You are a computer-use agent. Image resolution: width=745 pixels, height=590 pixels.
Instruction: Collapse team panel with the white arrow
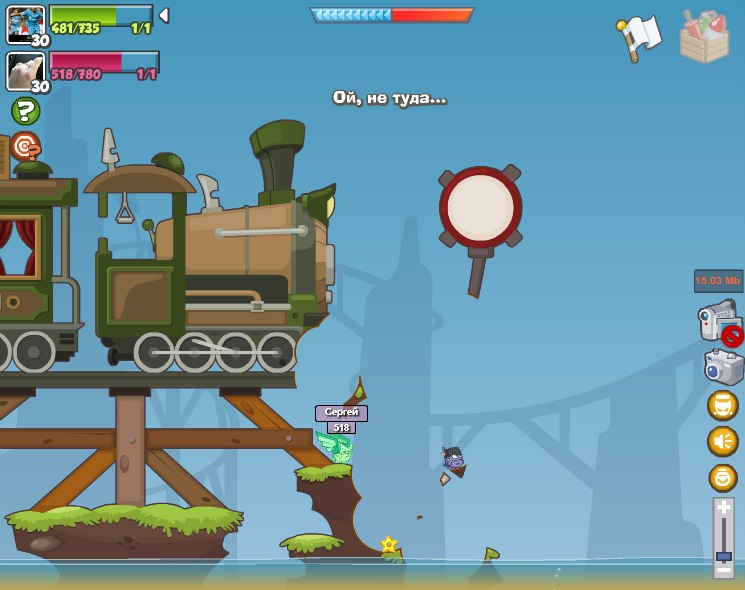[x=164, y=16]
